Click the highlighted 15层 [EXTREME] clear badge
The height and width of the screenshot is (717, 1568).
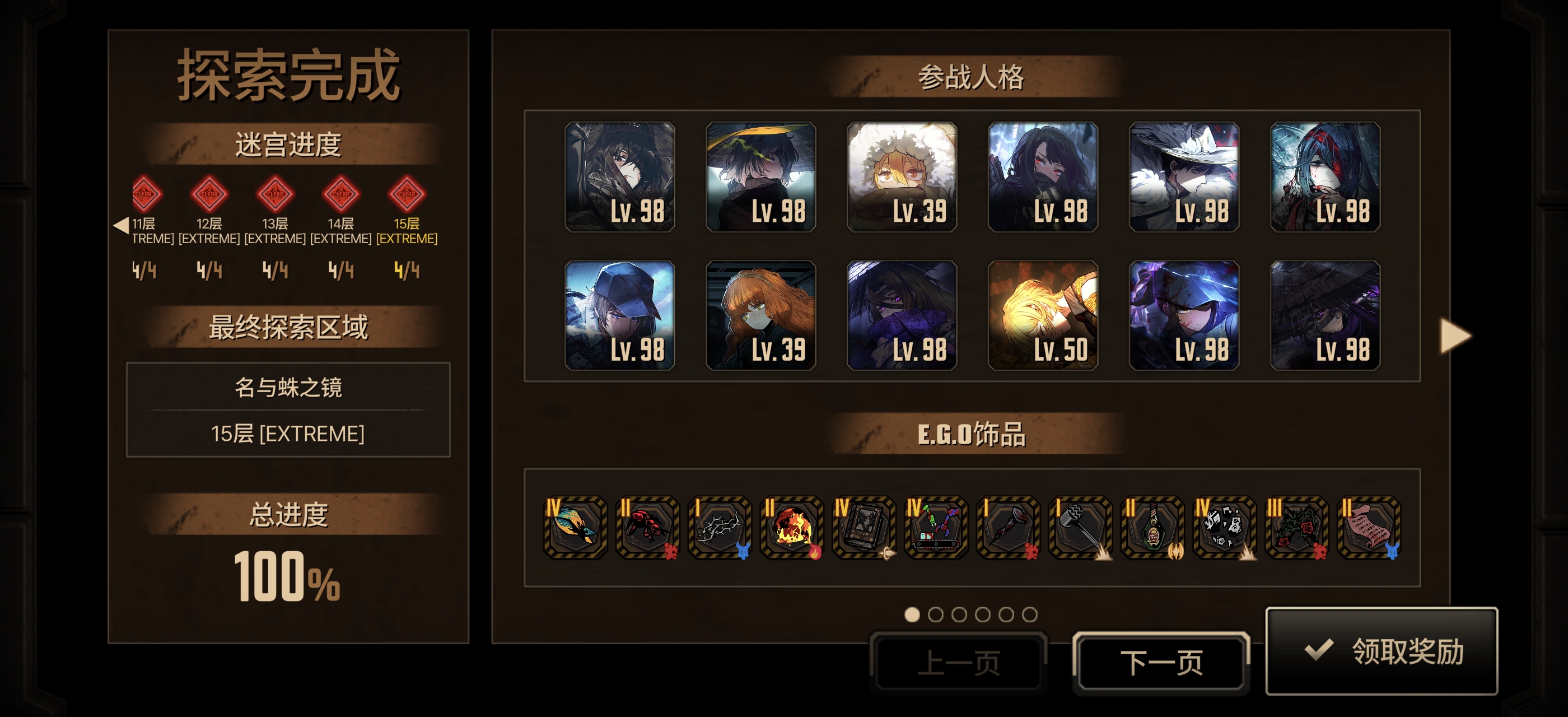pyautogui.click(x=406, y=196)
